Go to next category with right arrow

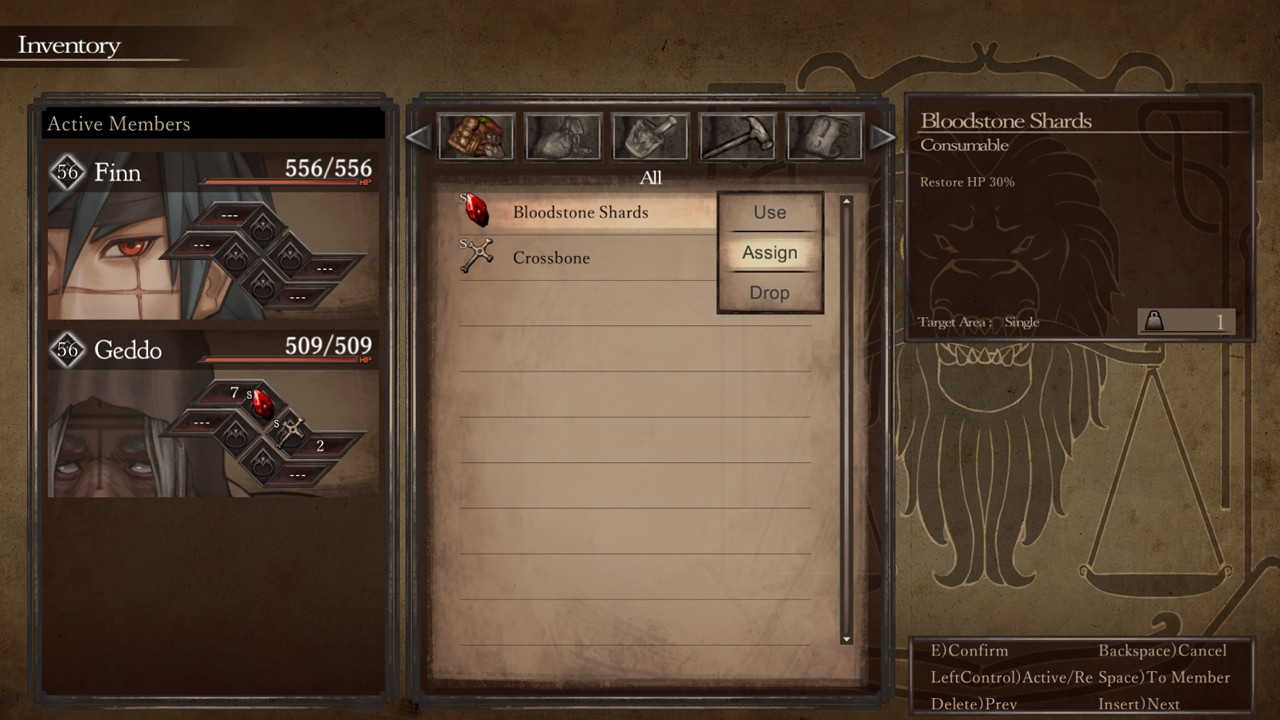pyautogui.click(x=882, y=137)
